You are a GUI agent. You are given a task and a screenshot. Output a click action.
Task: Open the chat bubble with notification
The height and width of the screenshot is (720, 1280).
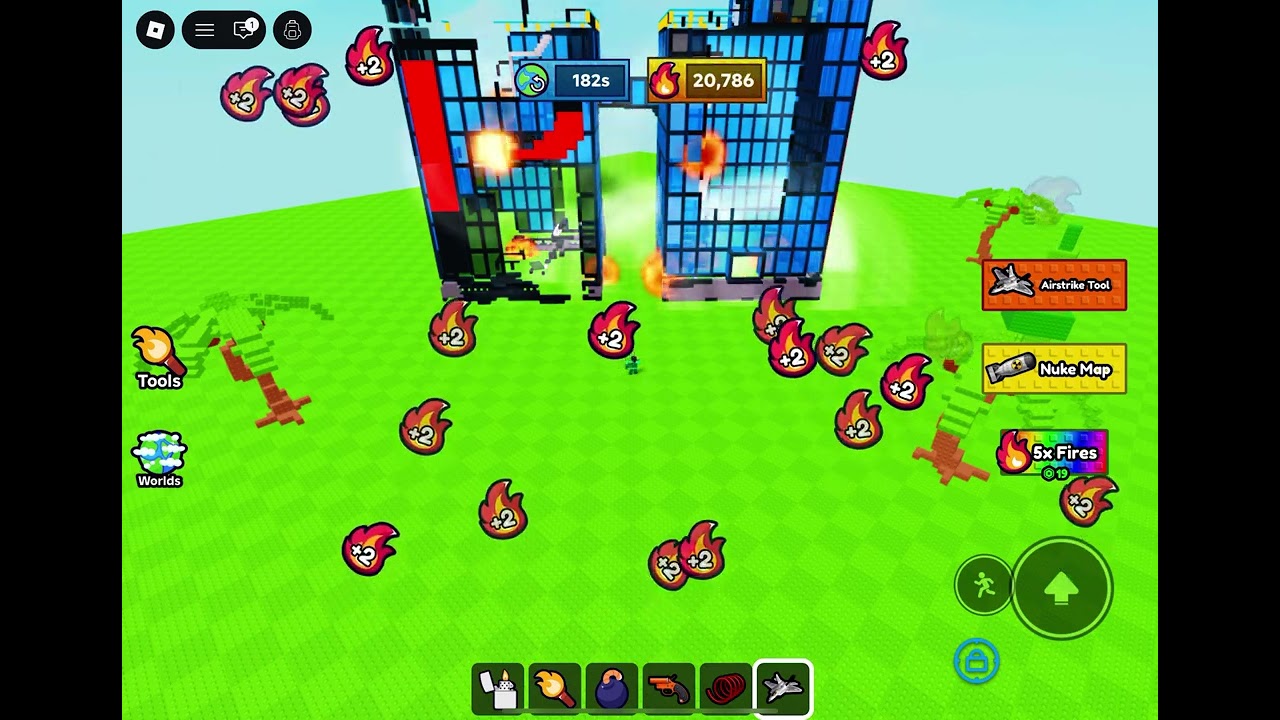coord(245,30)
